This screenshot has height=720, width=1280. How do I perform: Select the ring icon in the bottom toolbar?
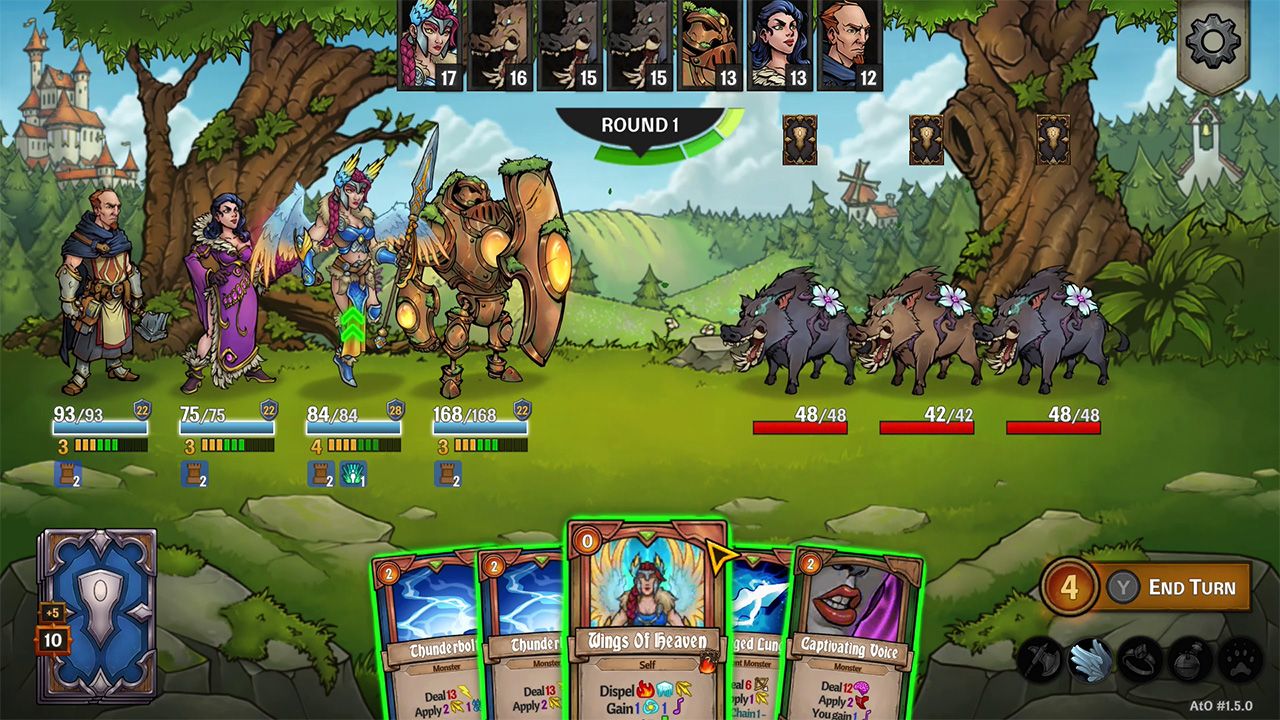[1140, 660]
